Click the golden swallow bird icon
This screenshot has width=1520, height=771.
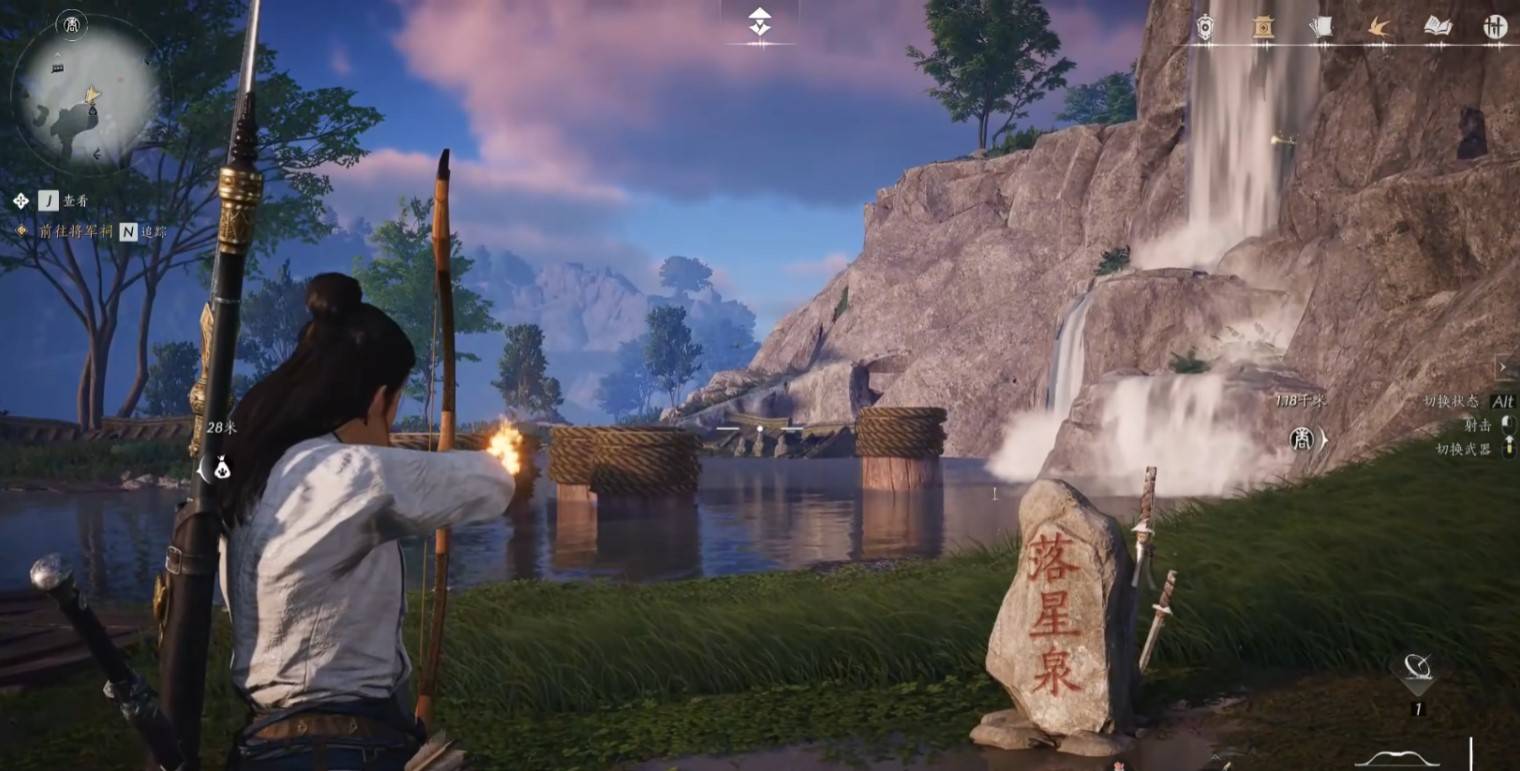(x=1380, y=27)
